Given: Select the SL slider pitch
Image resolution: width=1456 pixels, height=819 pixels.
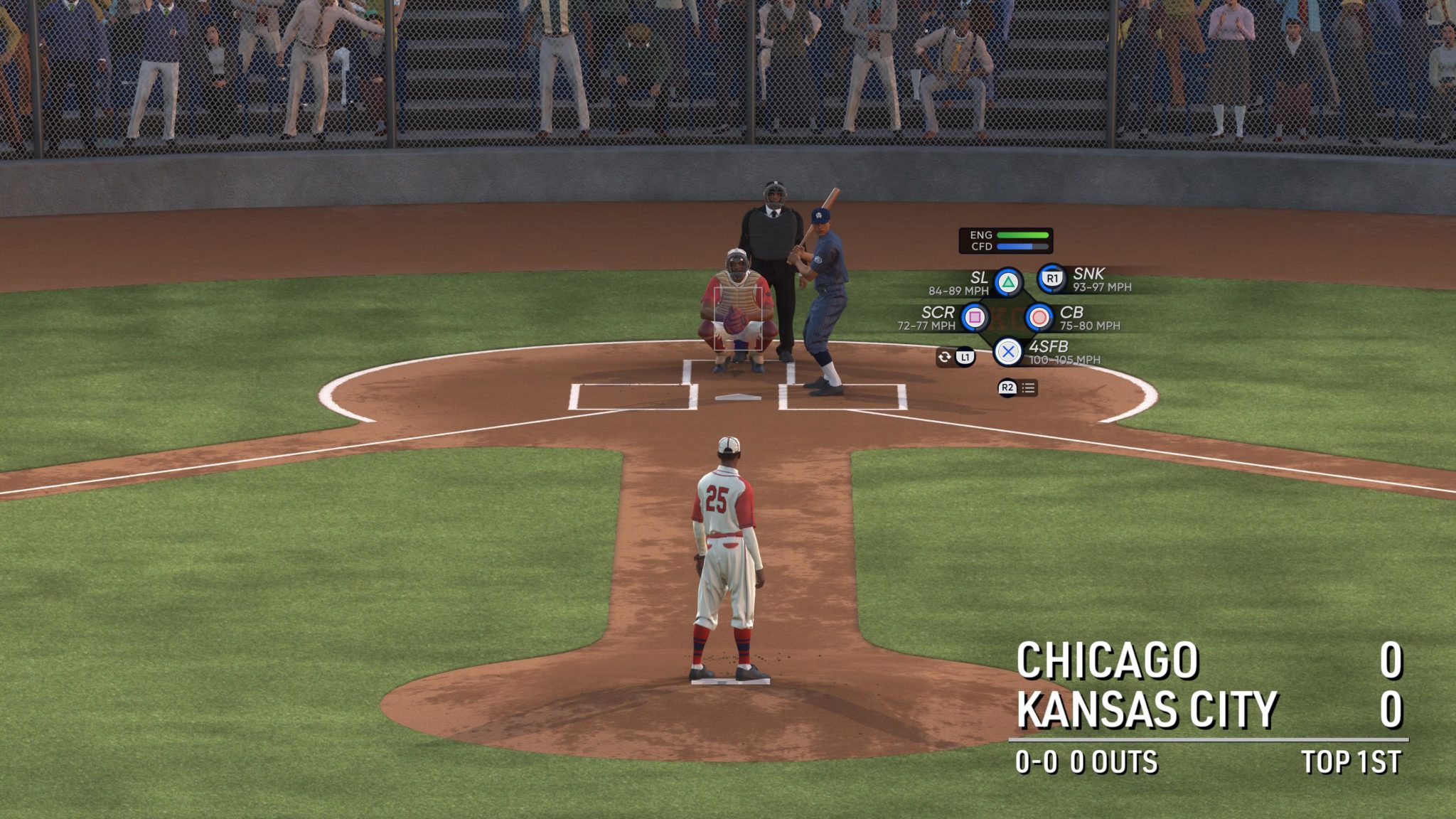Looking at the screenshot, I should [x=1007, y=282].
